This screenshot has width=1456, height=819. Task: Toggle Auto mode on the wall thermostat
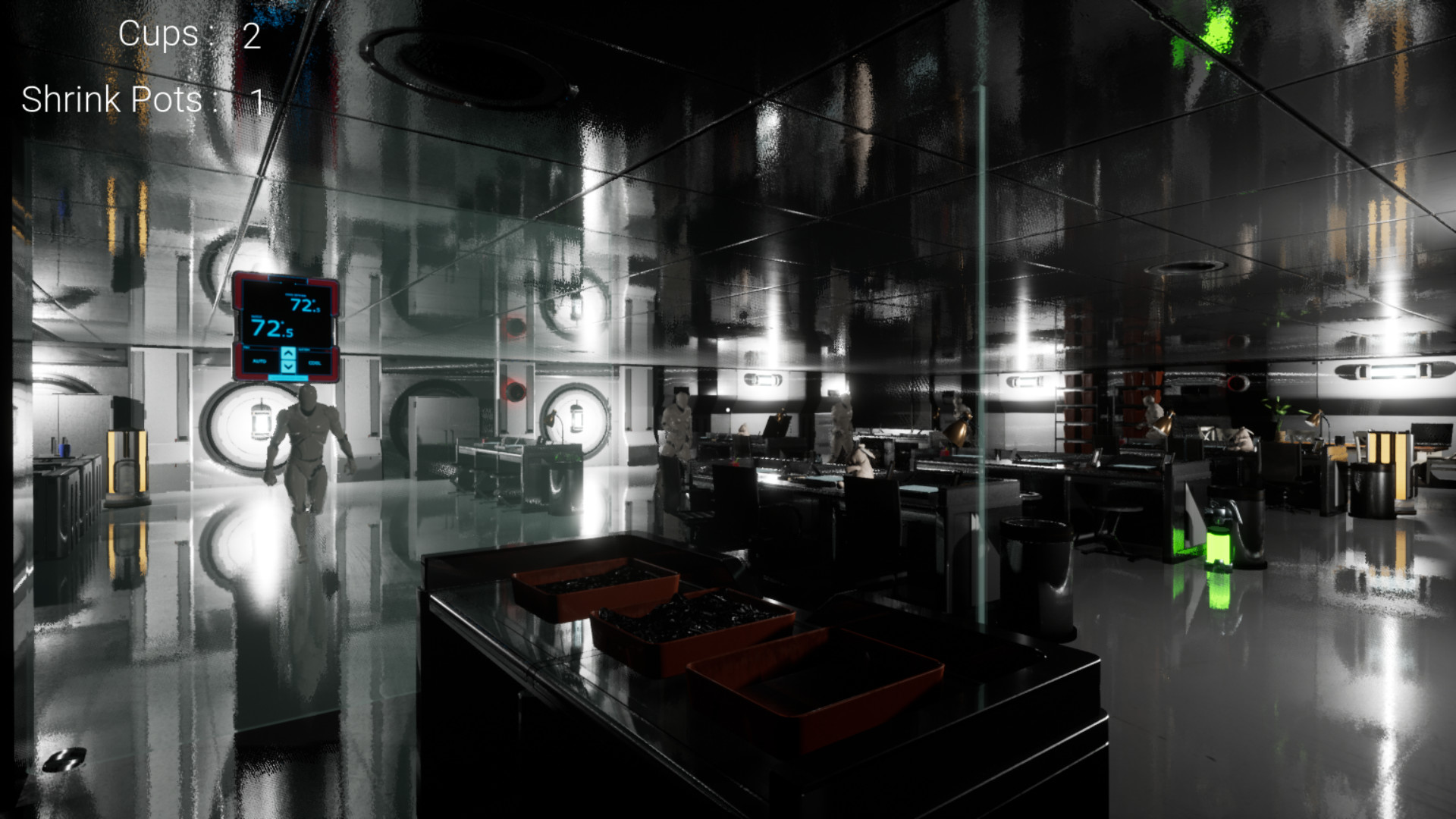click(259, 362)
